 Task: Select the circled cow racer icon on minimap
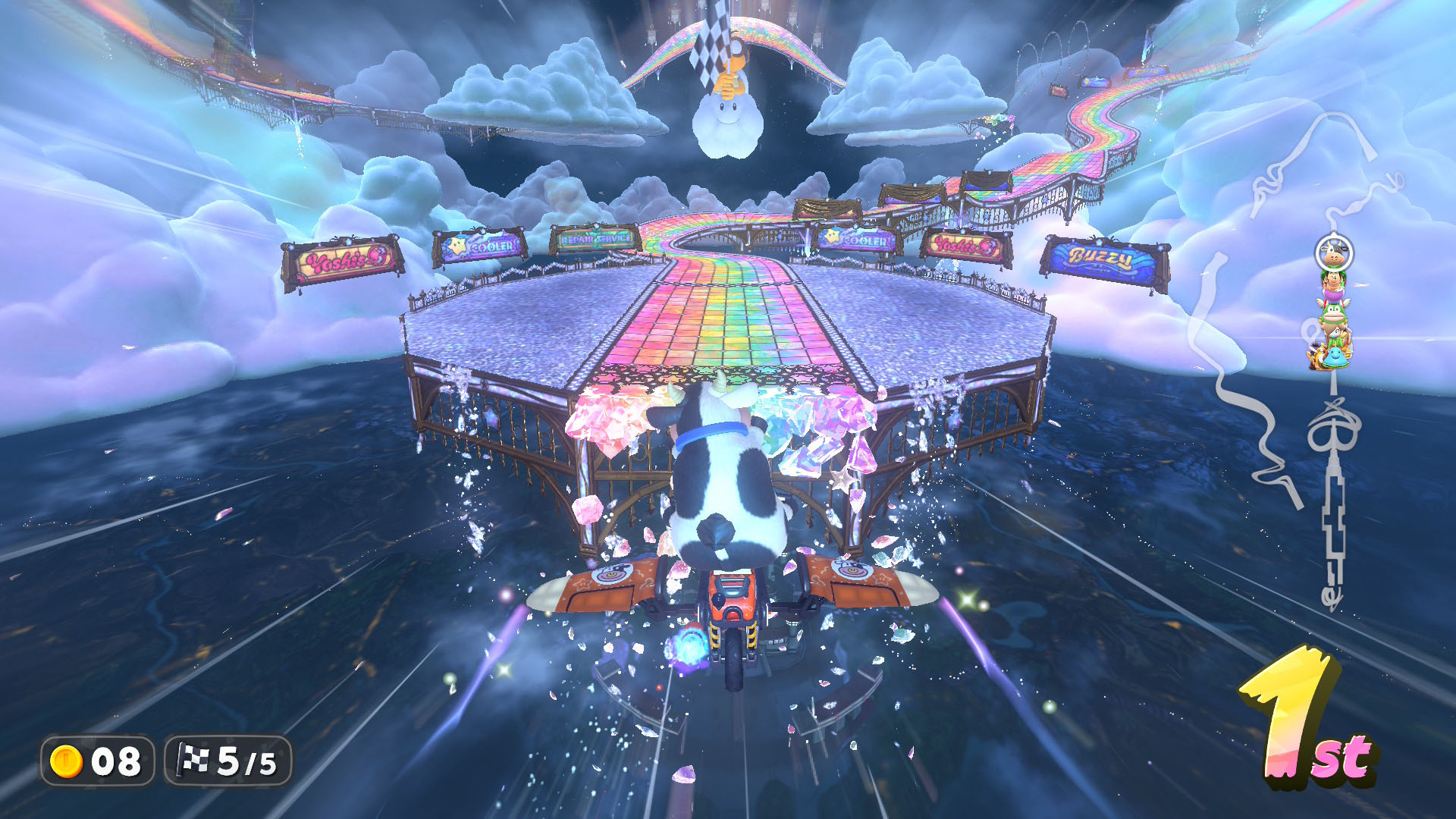[x=1335, y=253]
